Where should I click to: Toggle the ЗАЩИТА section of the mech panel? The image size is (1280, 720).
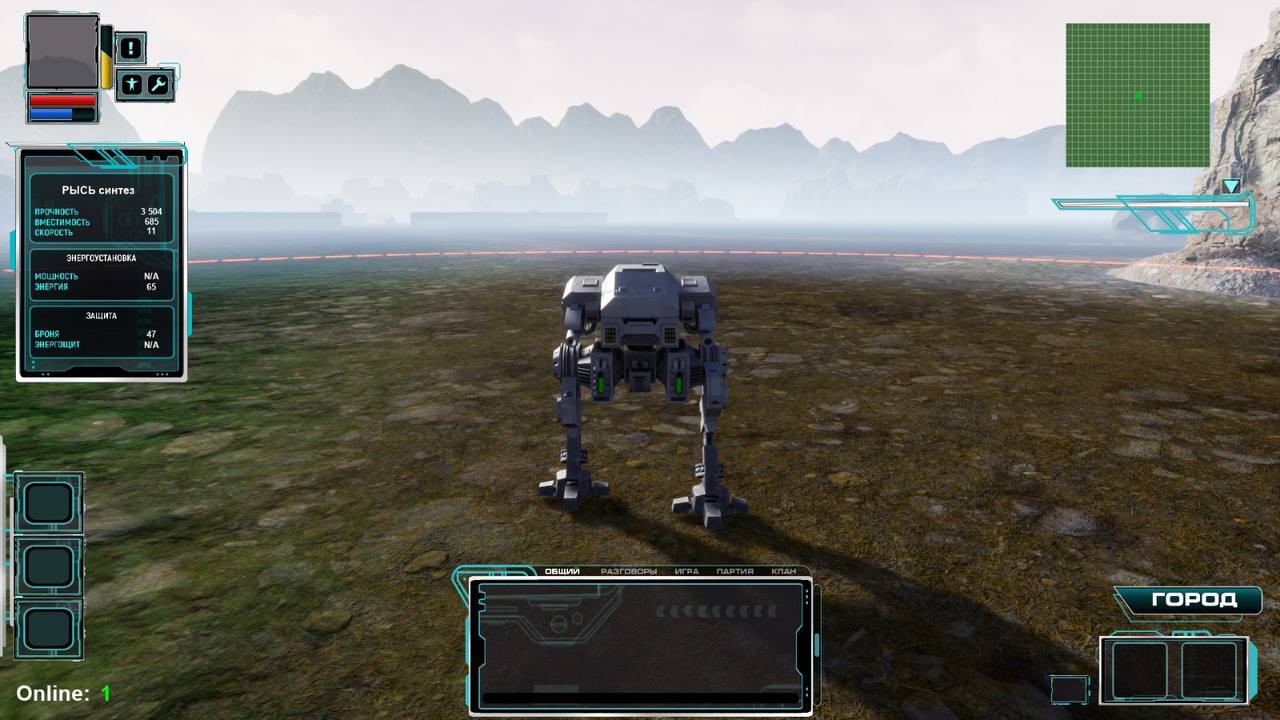tap(100, 315)
